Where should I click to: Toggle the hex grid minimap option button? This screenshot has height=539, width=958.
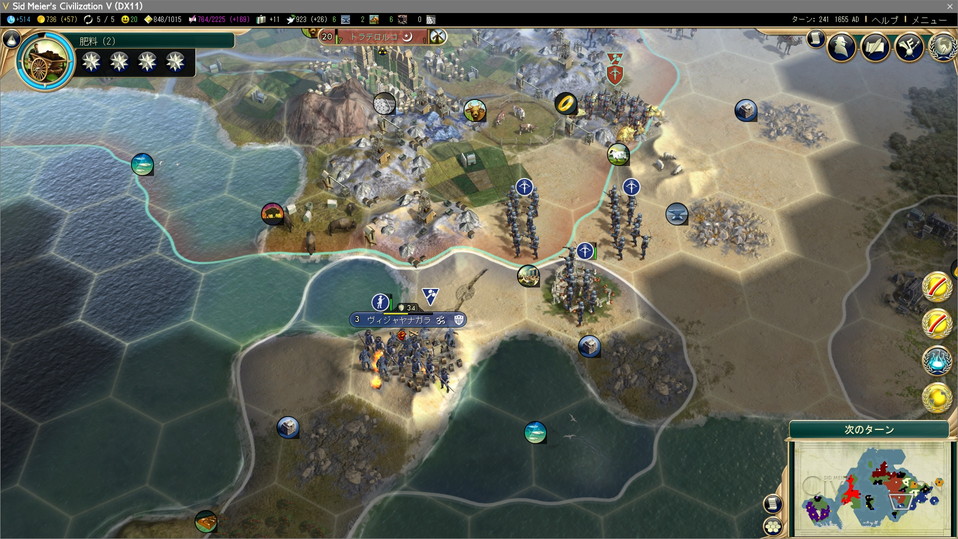tap(773, 524)
